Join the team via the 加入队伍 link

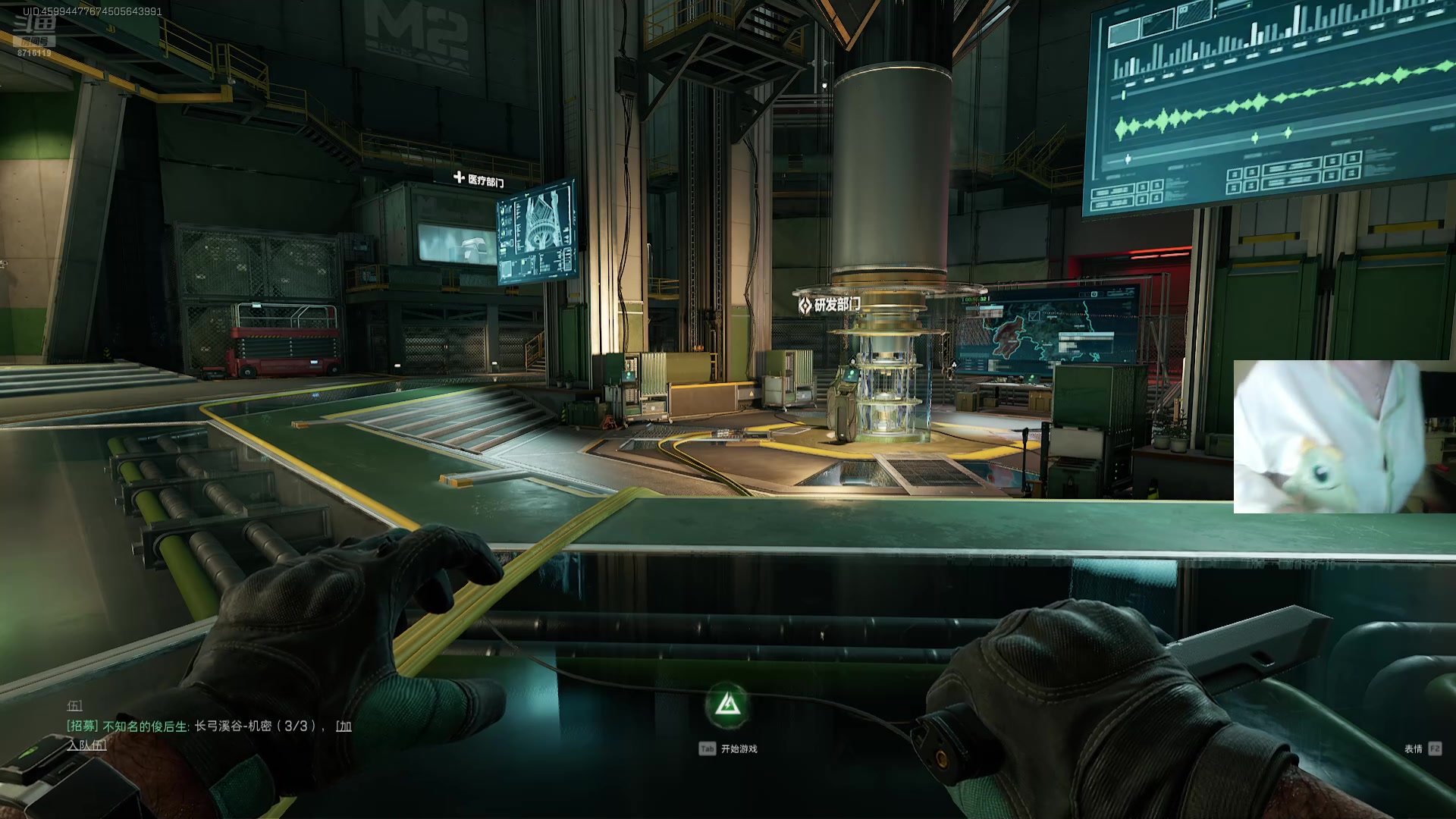click(x=87, y=745)
